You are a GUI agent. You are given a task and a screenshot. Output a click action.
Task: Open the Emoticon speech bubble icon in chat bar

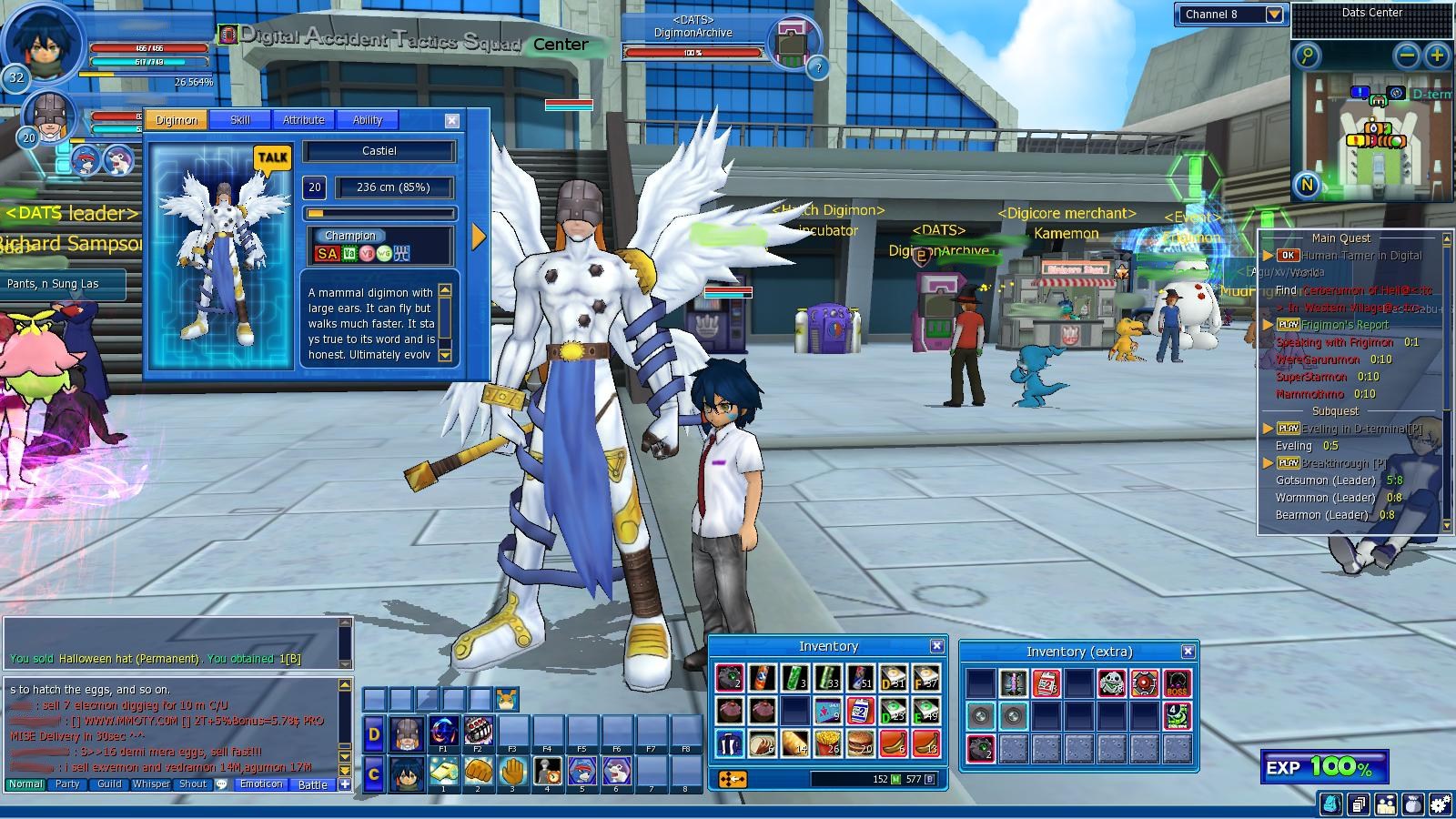click(x=261, y=784)
